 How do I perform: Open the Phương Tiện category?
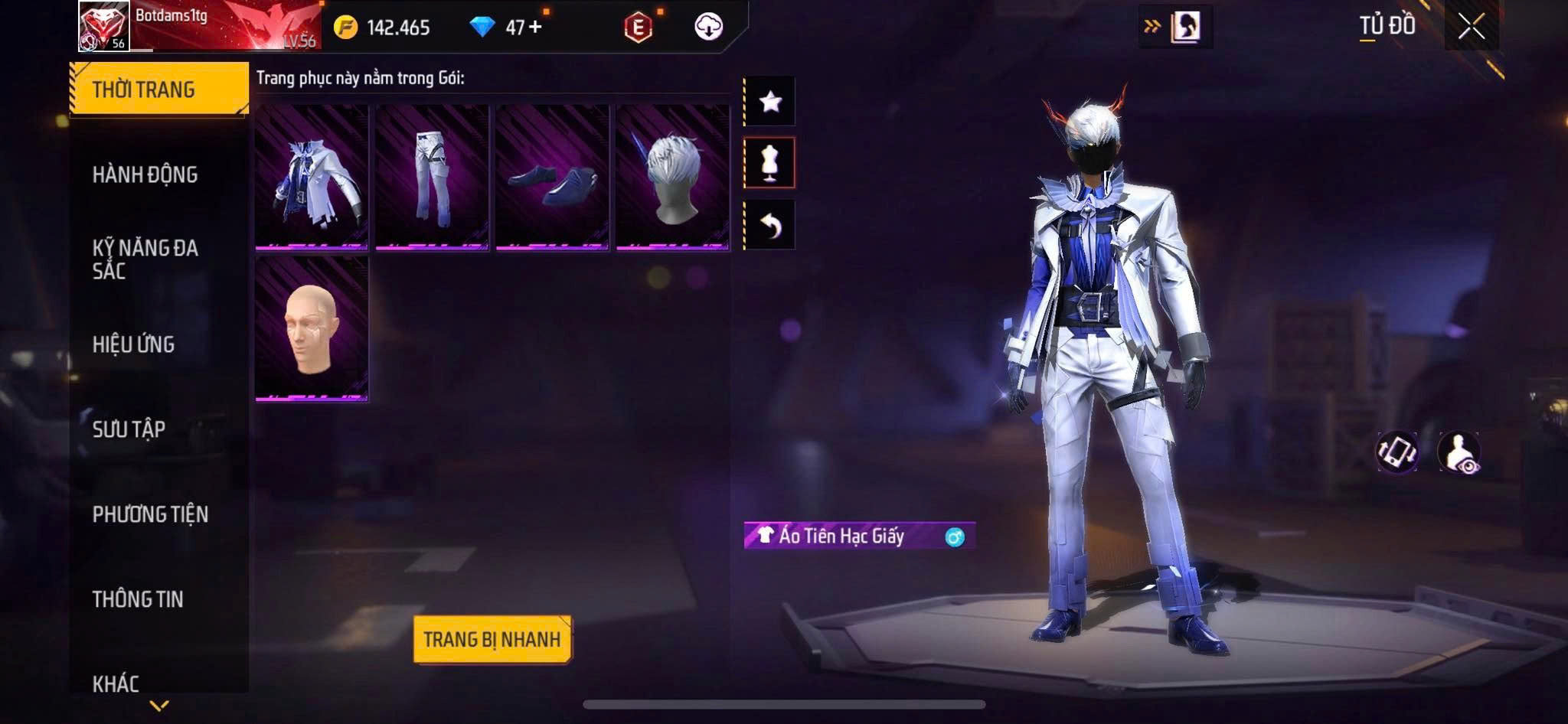coord(150,514)
